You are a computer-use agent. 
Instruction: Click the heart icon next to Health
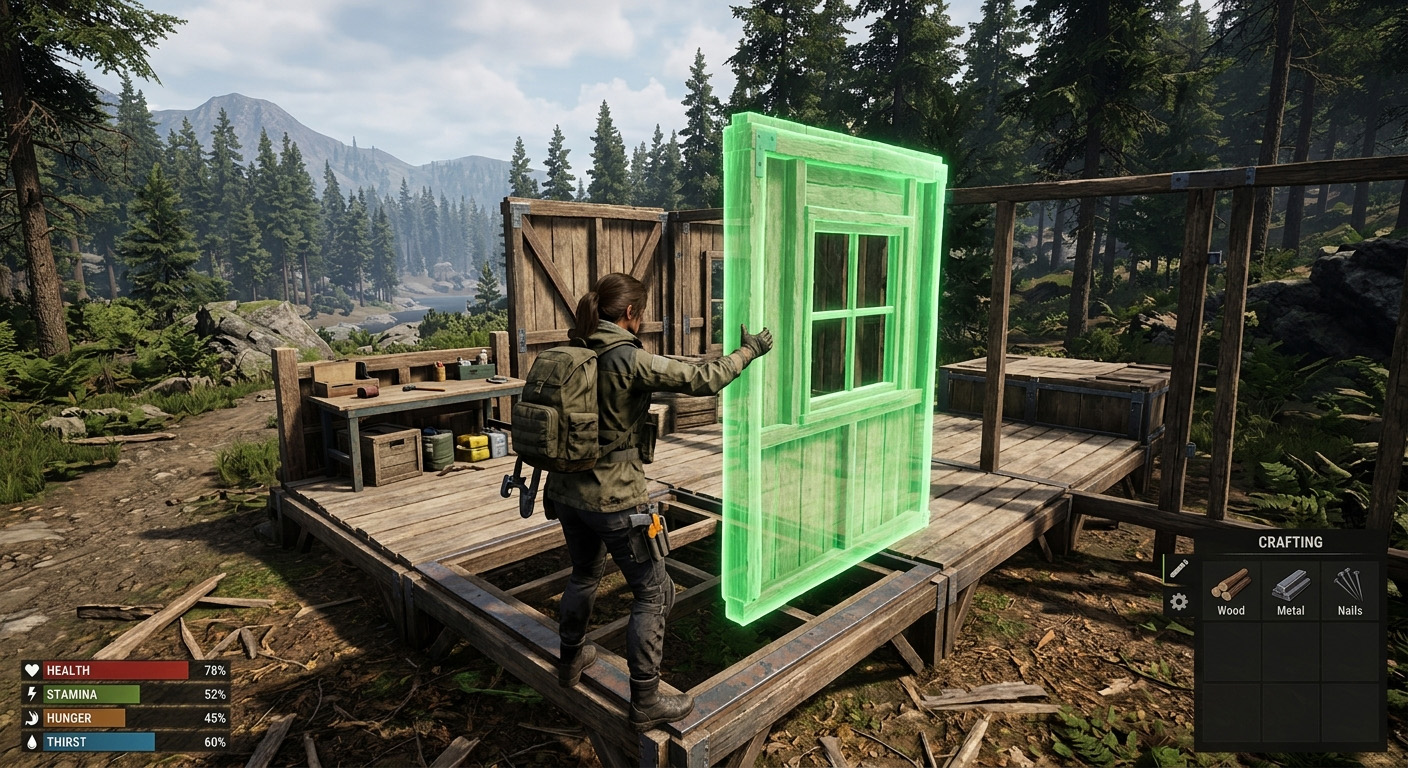tap(33, 670)
